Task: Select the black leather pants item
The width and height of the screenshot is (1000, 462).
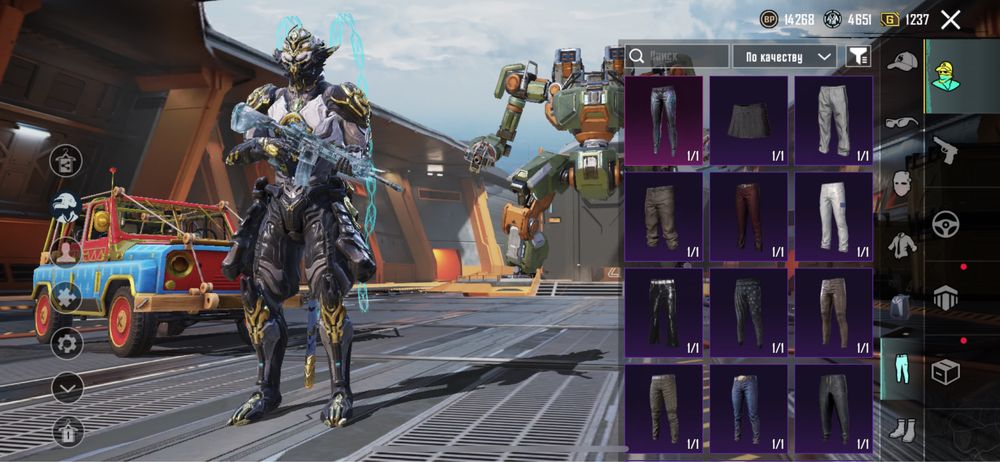Action: (x=664, y=312)
